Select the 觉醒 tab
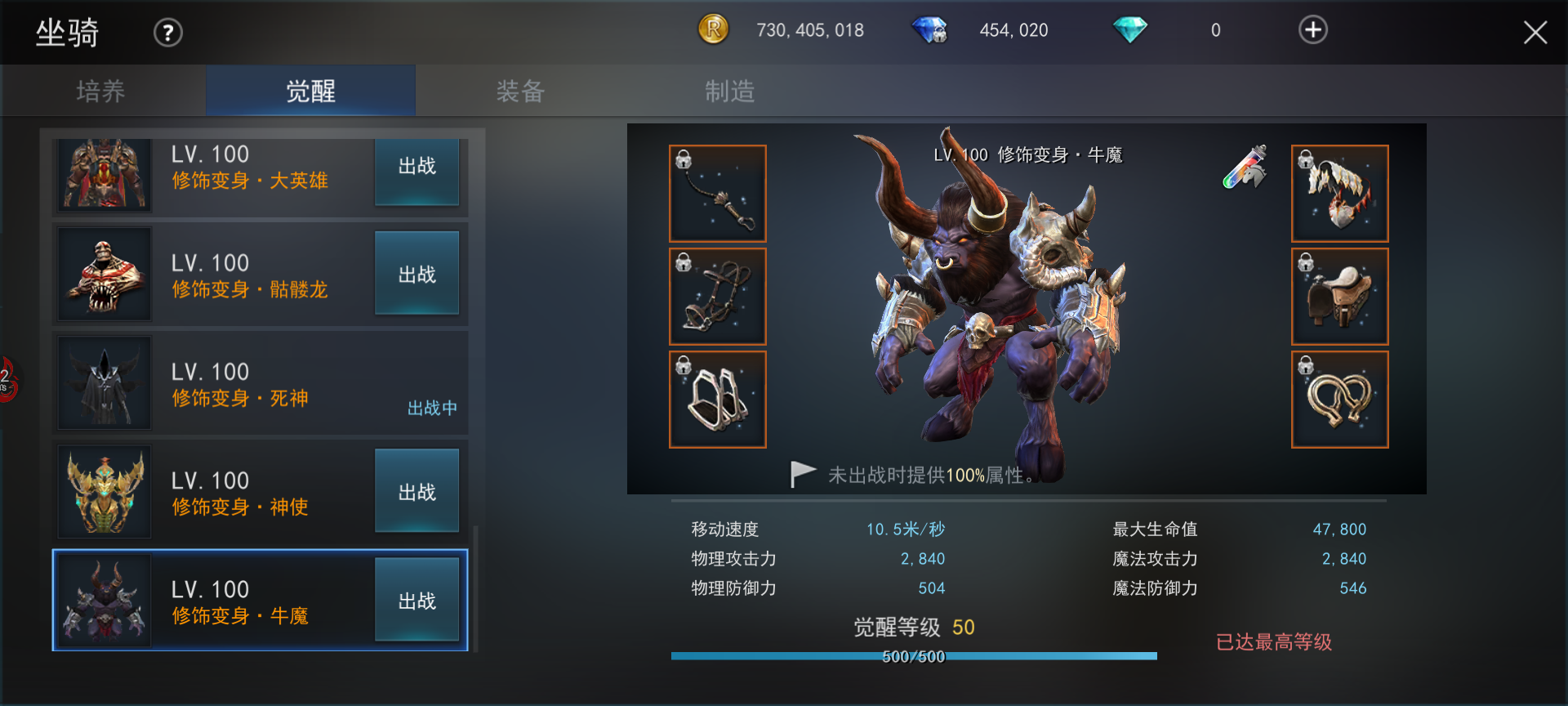Screen dimensions: 1568x706 (310, 91)
